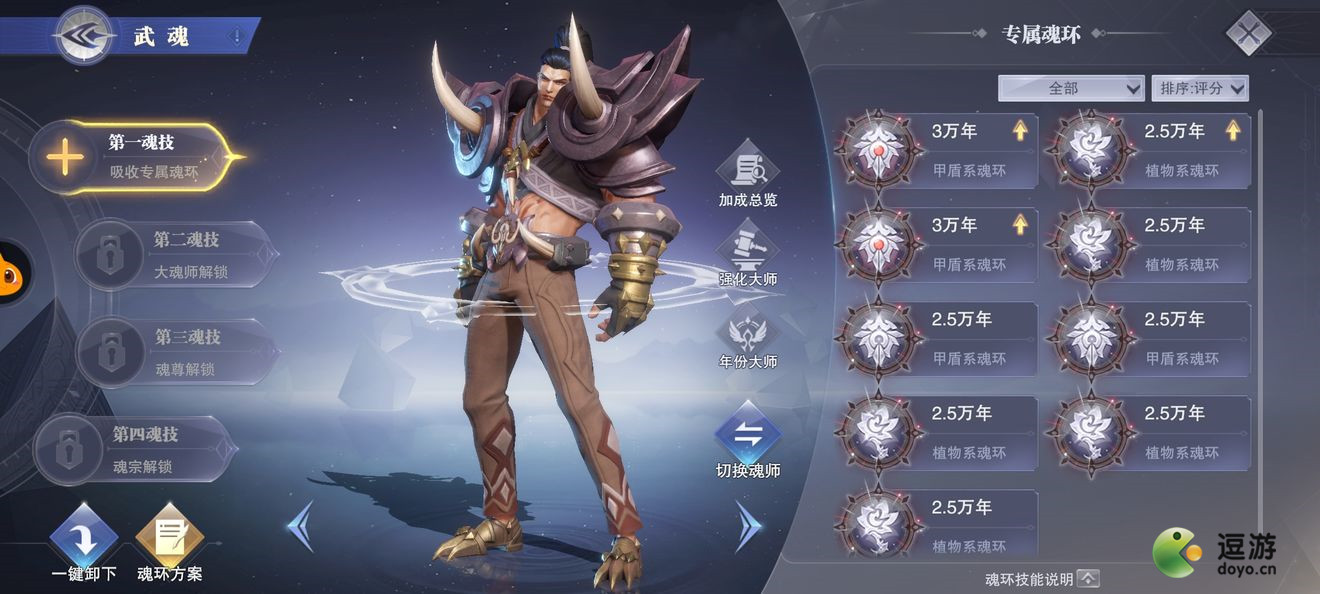Select the locked 第三魂技 slot
The height and width of the screenshot is (594, 1320).
[x=177, y=352]
